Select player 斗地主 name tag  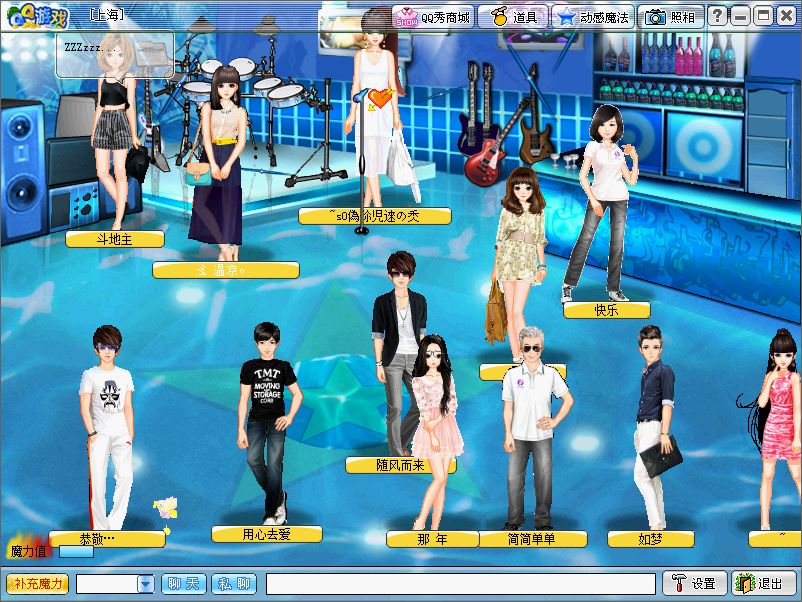click(x=115, y=239)
